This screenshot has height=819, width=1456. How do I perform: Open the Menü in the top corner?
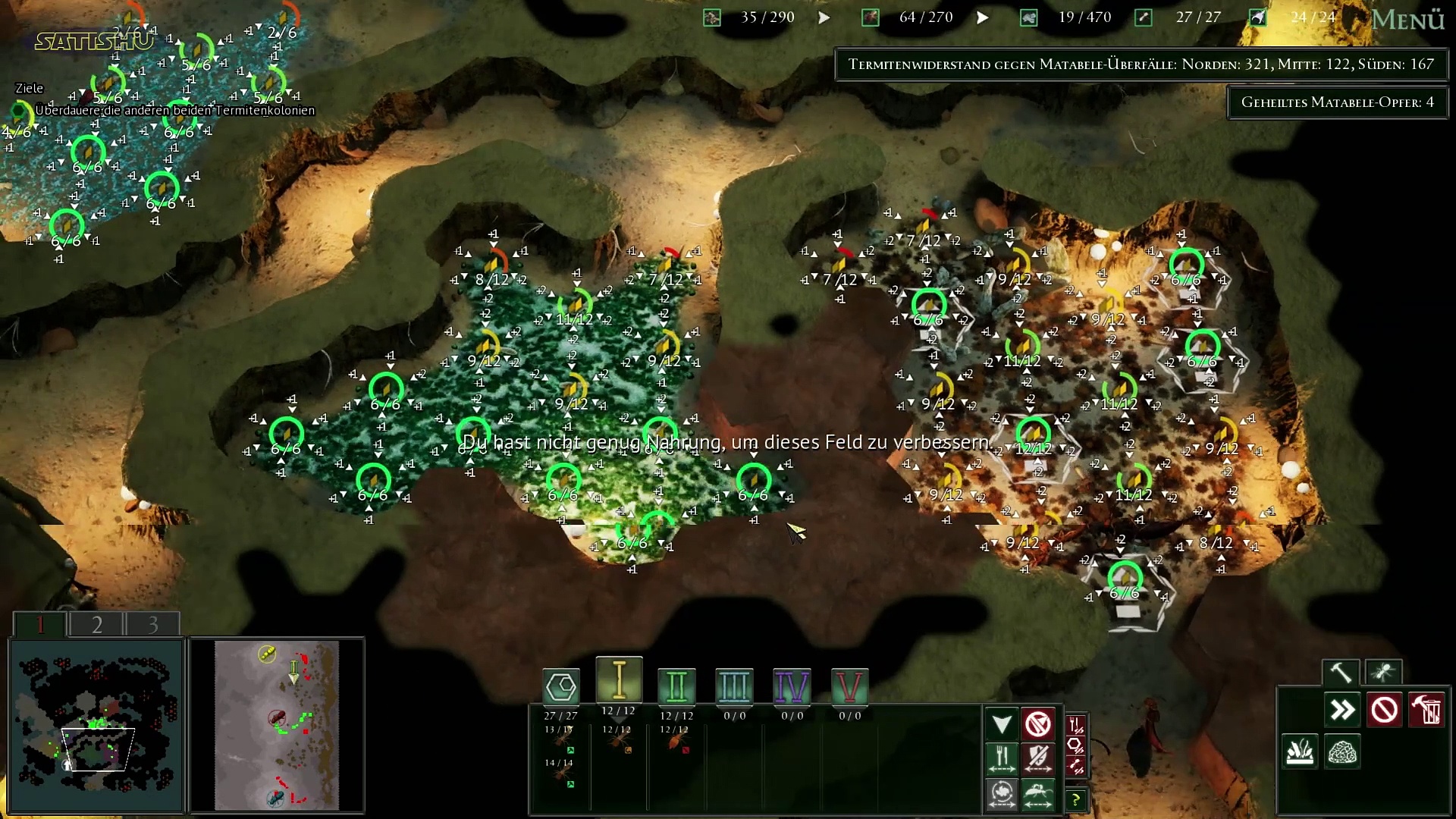1407,20
